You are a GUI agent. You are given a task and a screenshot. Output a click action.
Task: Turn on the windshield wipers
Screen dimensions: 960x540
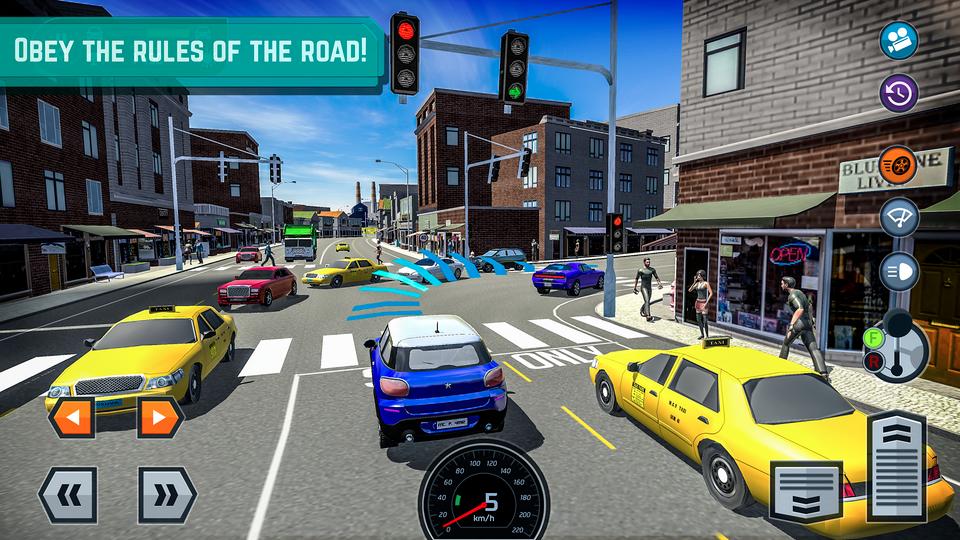(x=899, y=216)
